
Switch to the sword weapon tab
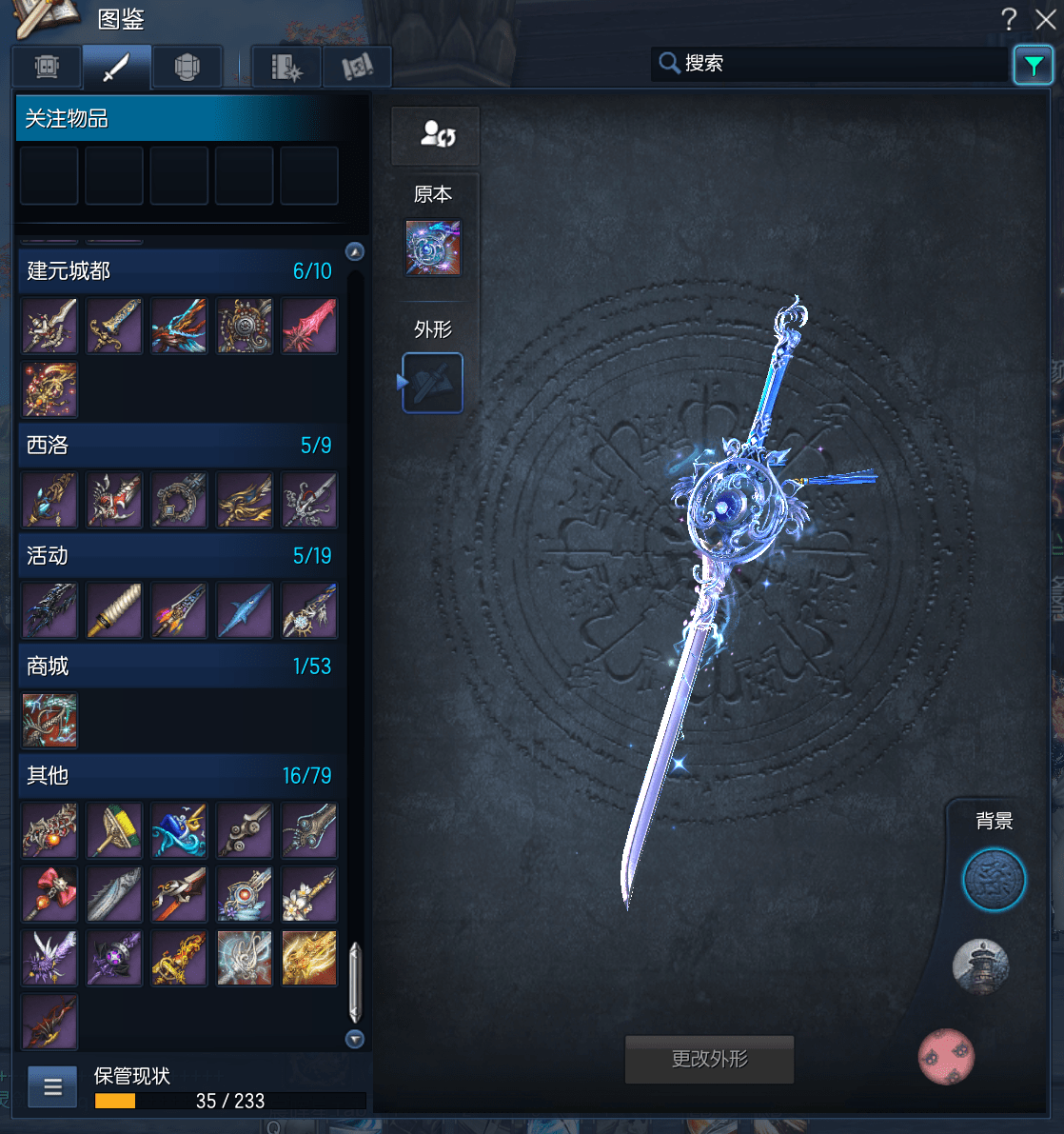pyautogui.click(x=116, y=67)
